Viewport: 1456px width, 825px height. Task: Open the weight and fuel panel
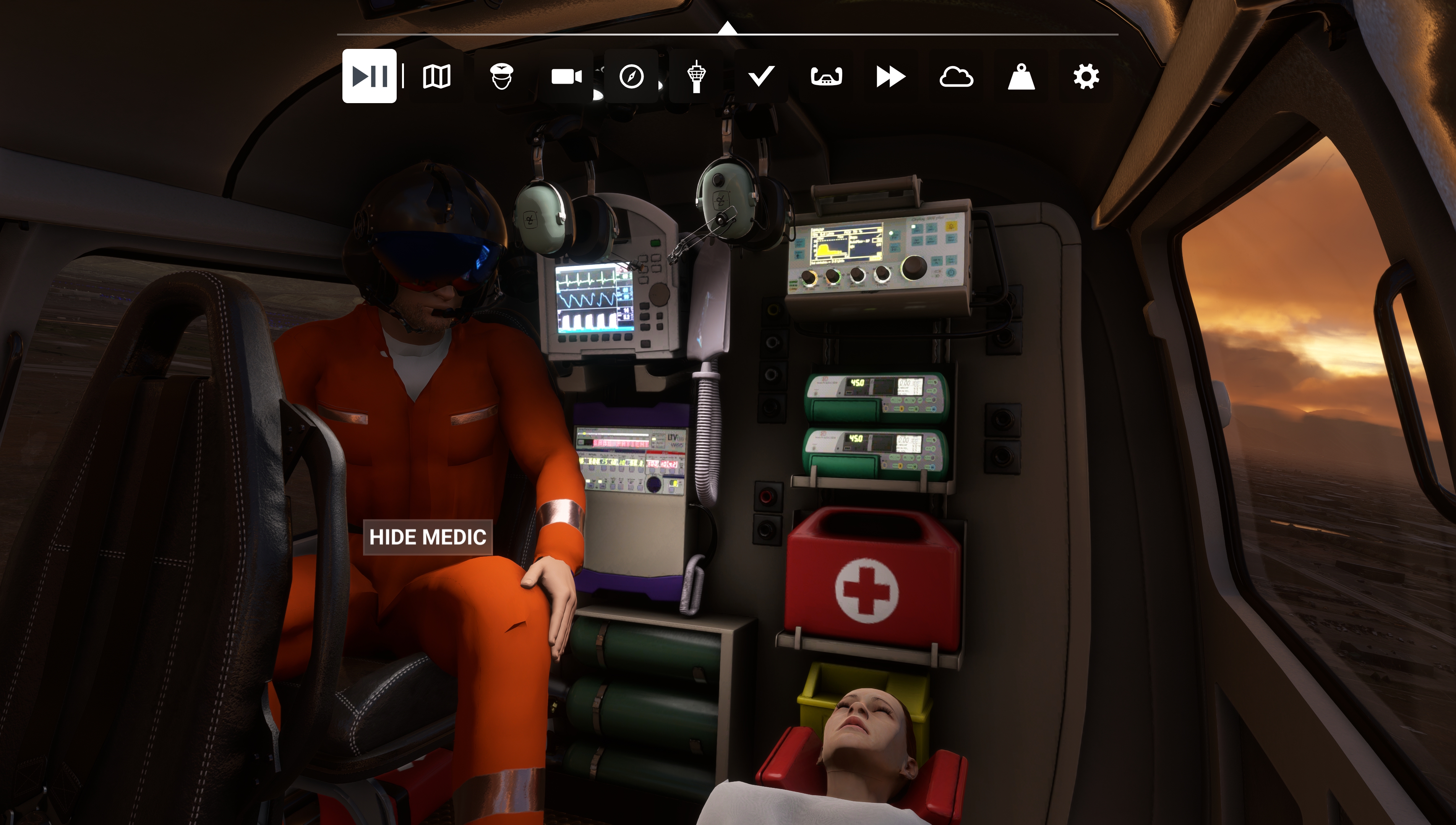(1021, 76)
